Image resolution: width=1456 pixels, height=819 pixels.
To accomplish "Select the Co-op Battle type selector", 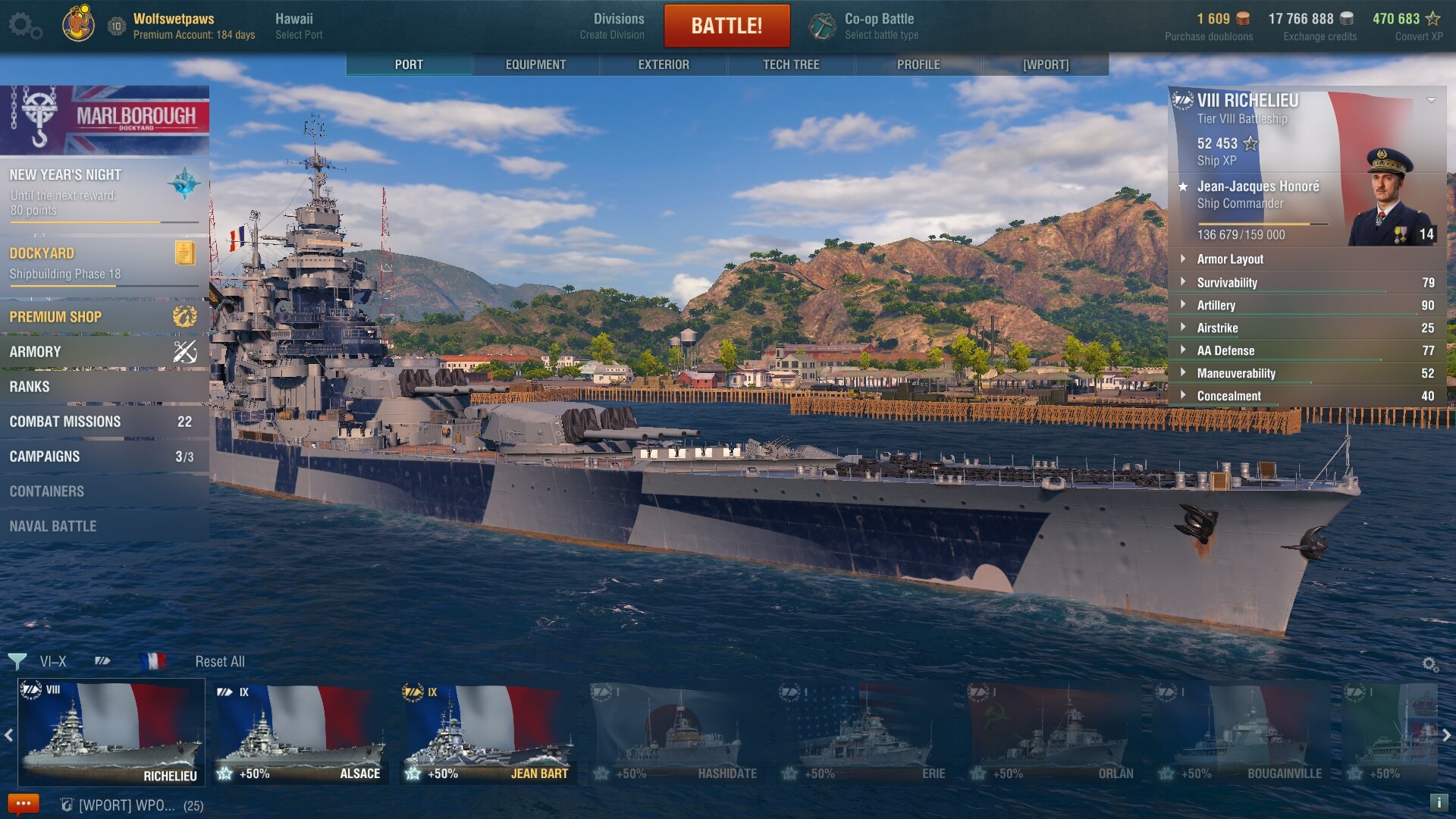I will (x=880, y=26).
